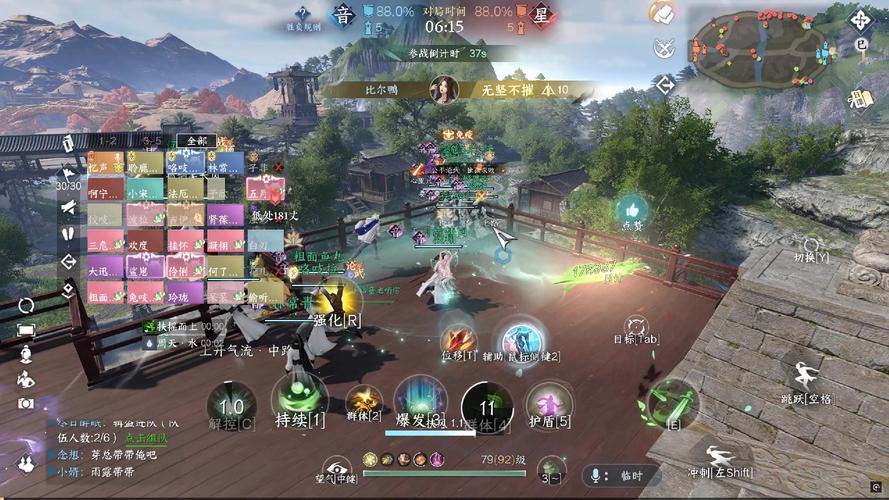Use the 群体 group skill with the golden icon
Viewport: 889px width, 500px height.
pos(363,400)
